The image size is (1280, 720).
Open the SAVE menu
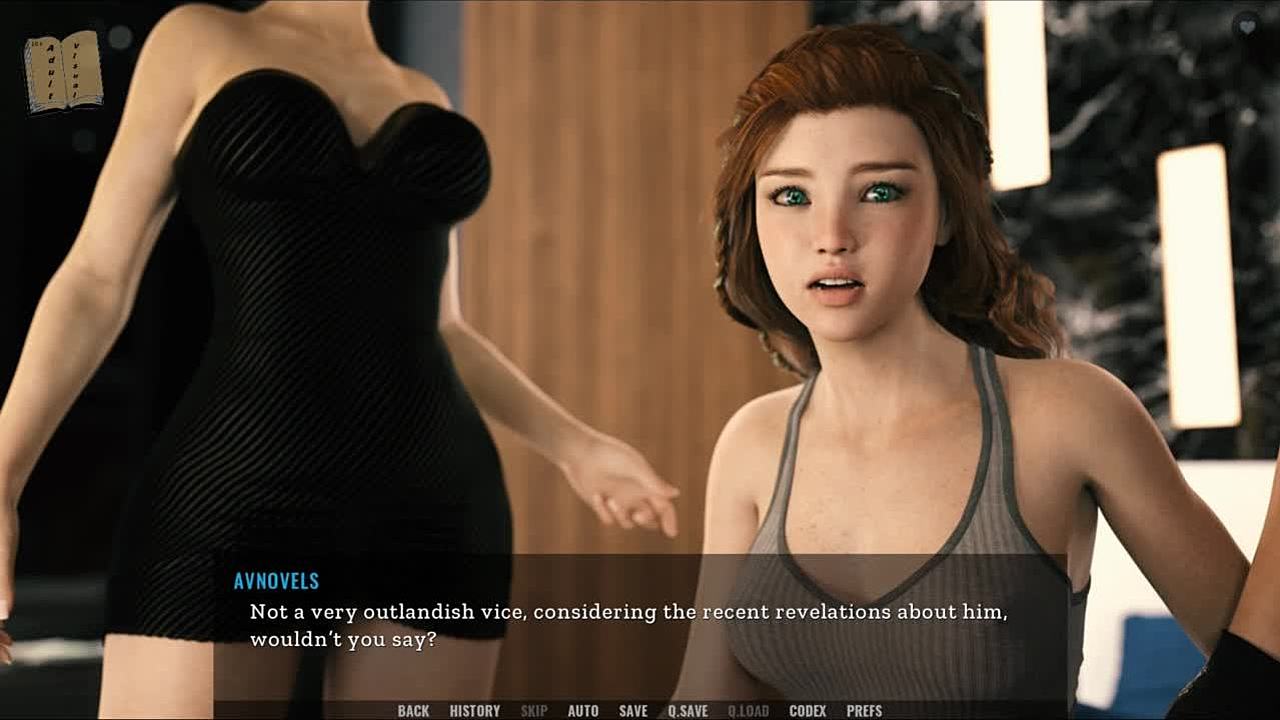(633, 711)
